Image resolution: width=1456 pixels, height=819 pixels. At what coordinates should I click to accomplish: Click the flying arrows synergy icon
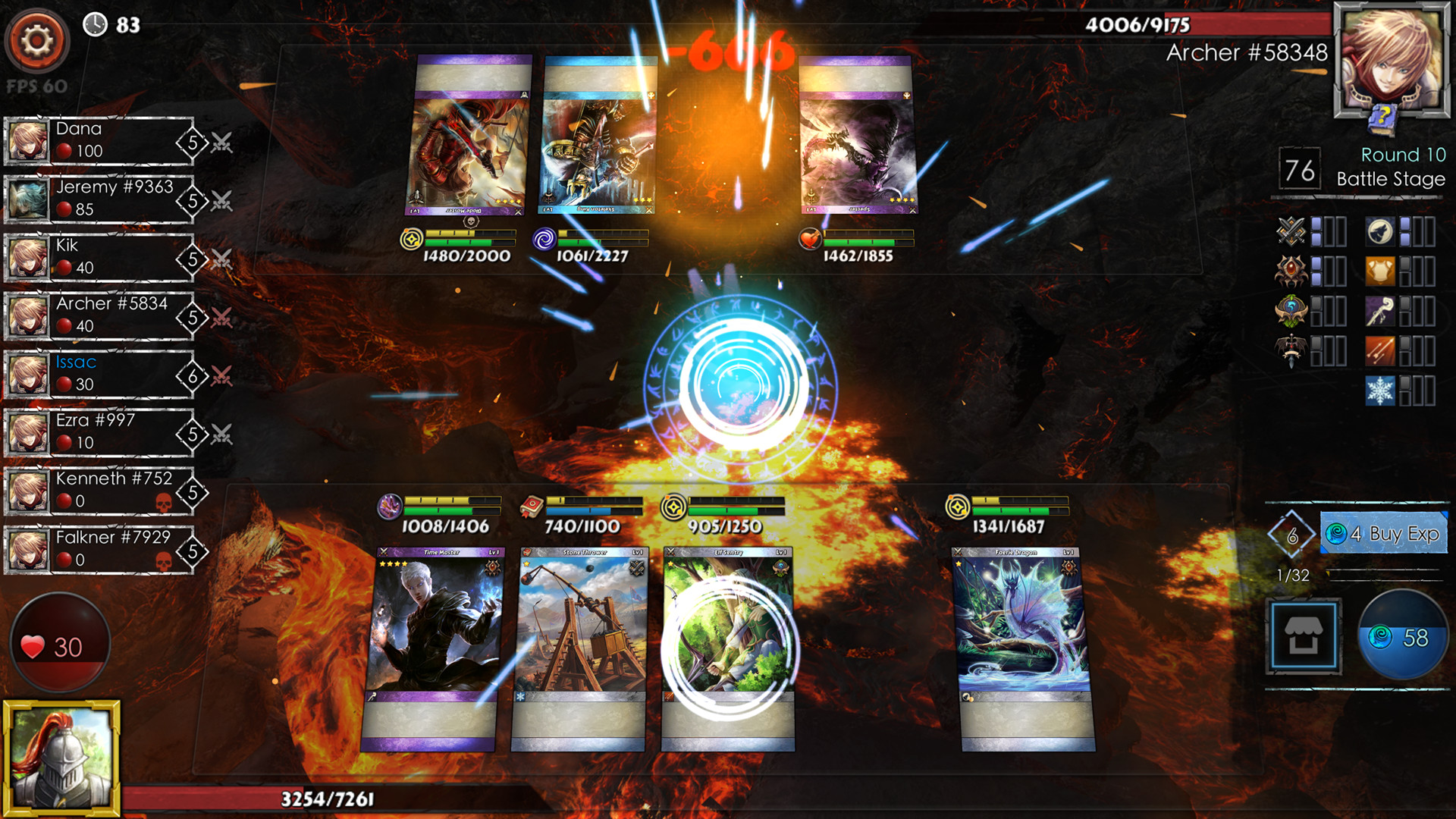(1380, 350)
